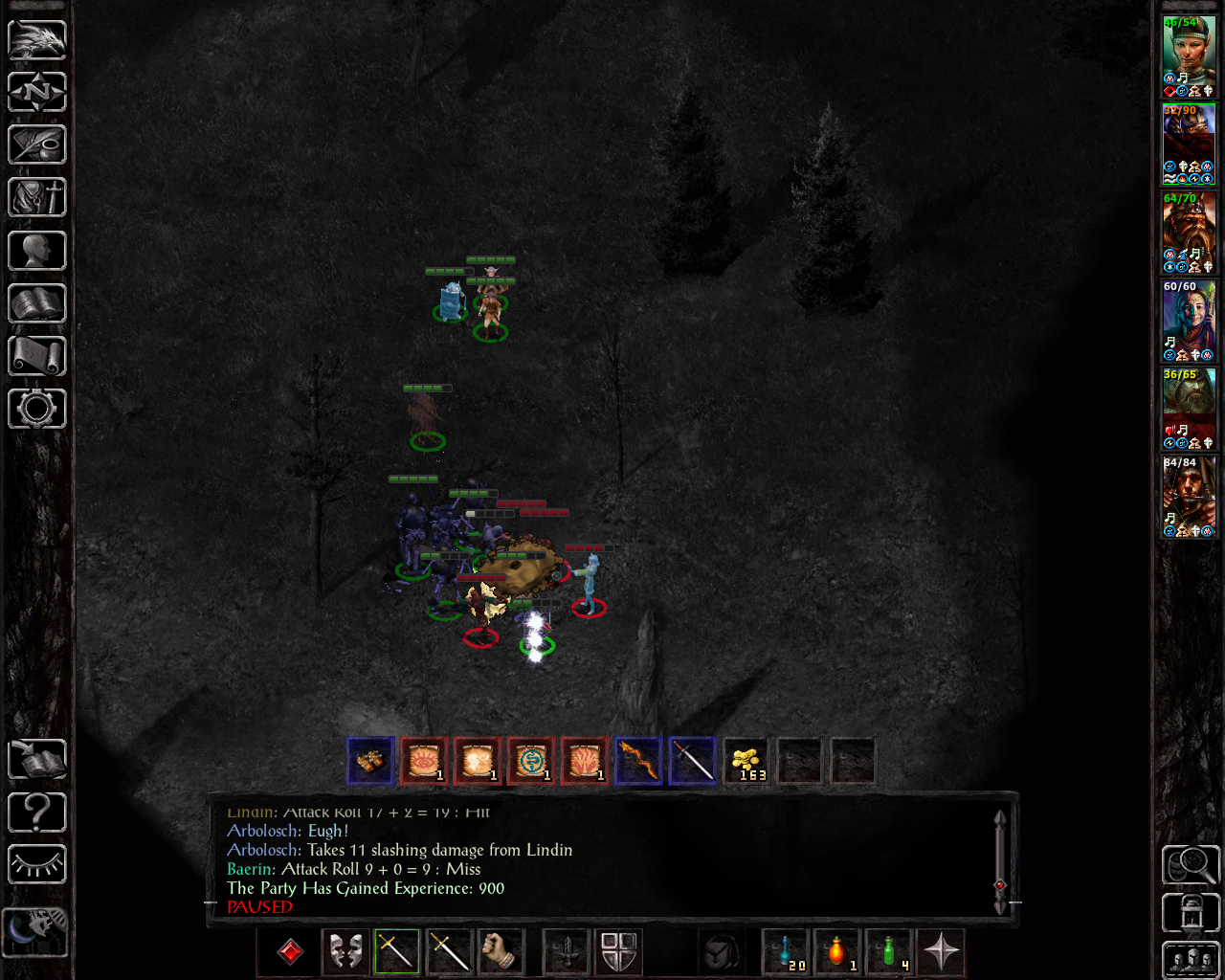
Task: Select the dwarf portrait with 64/70 health
Action: click(x=1189, y=233)
